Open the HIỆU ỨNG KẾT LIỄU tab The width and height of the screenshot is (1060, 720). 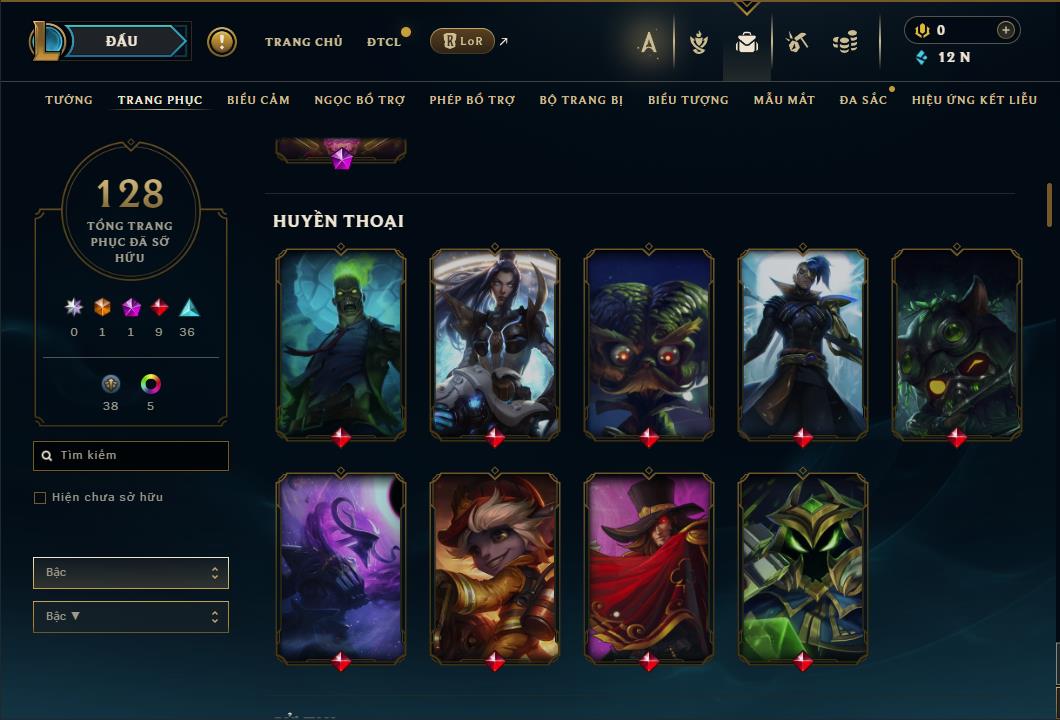click(974, 100)
